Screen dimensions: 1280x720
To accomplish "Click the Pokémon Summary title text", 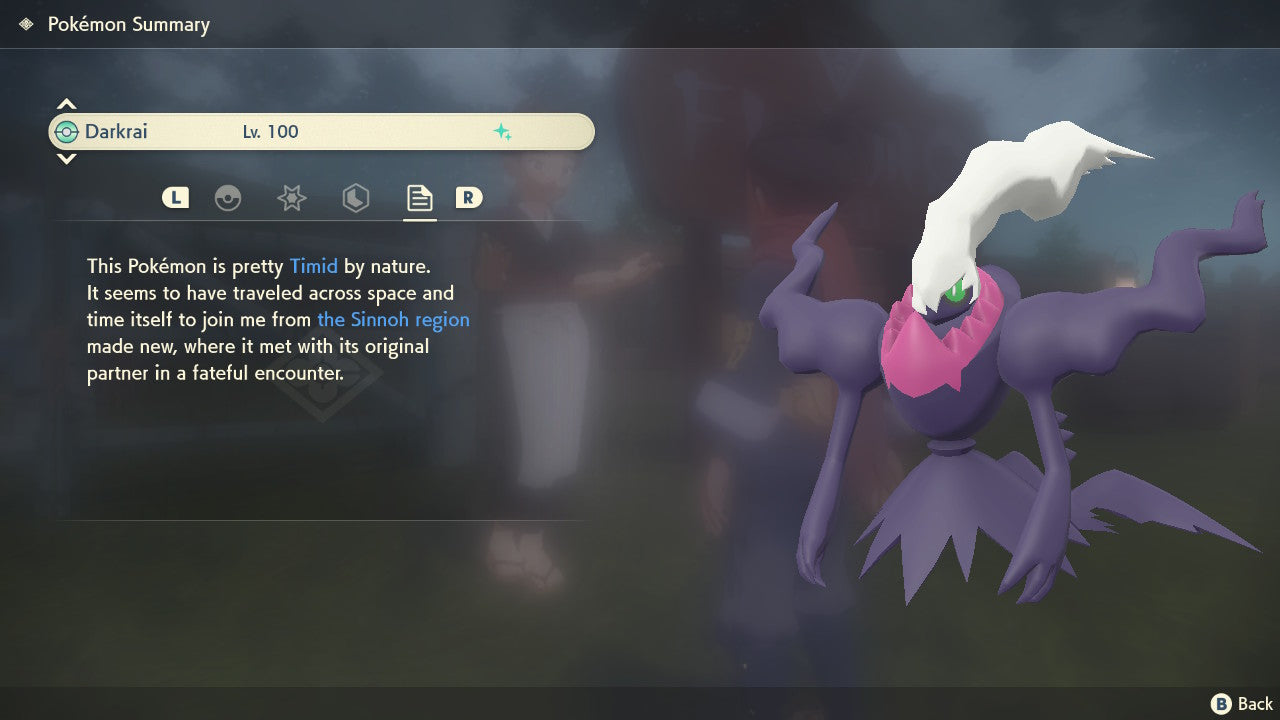I will click(x=128, y=24).
